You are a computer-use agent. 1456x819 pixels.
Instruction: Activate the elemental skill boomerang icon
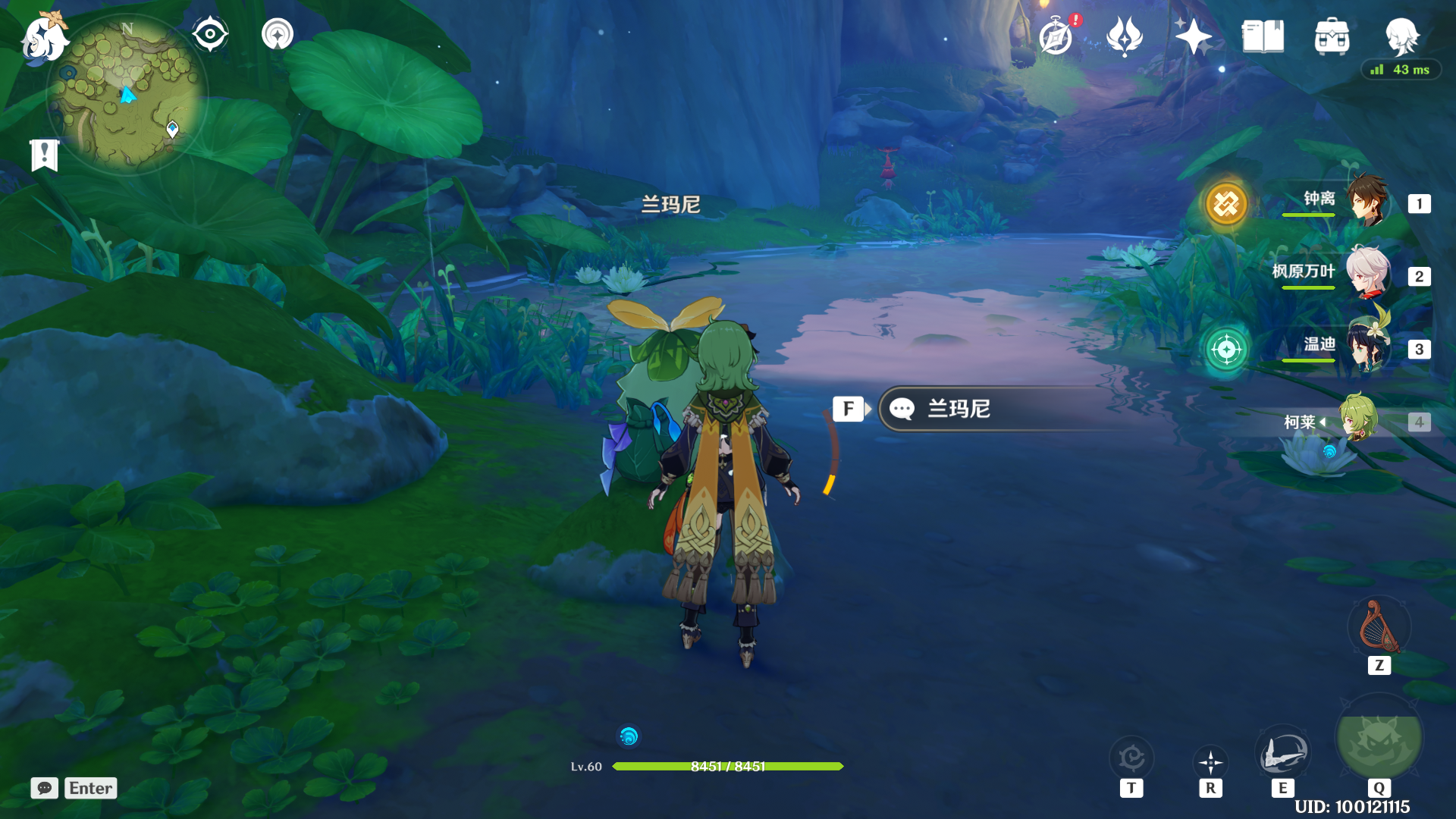point(1282,754)
